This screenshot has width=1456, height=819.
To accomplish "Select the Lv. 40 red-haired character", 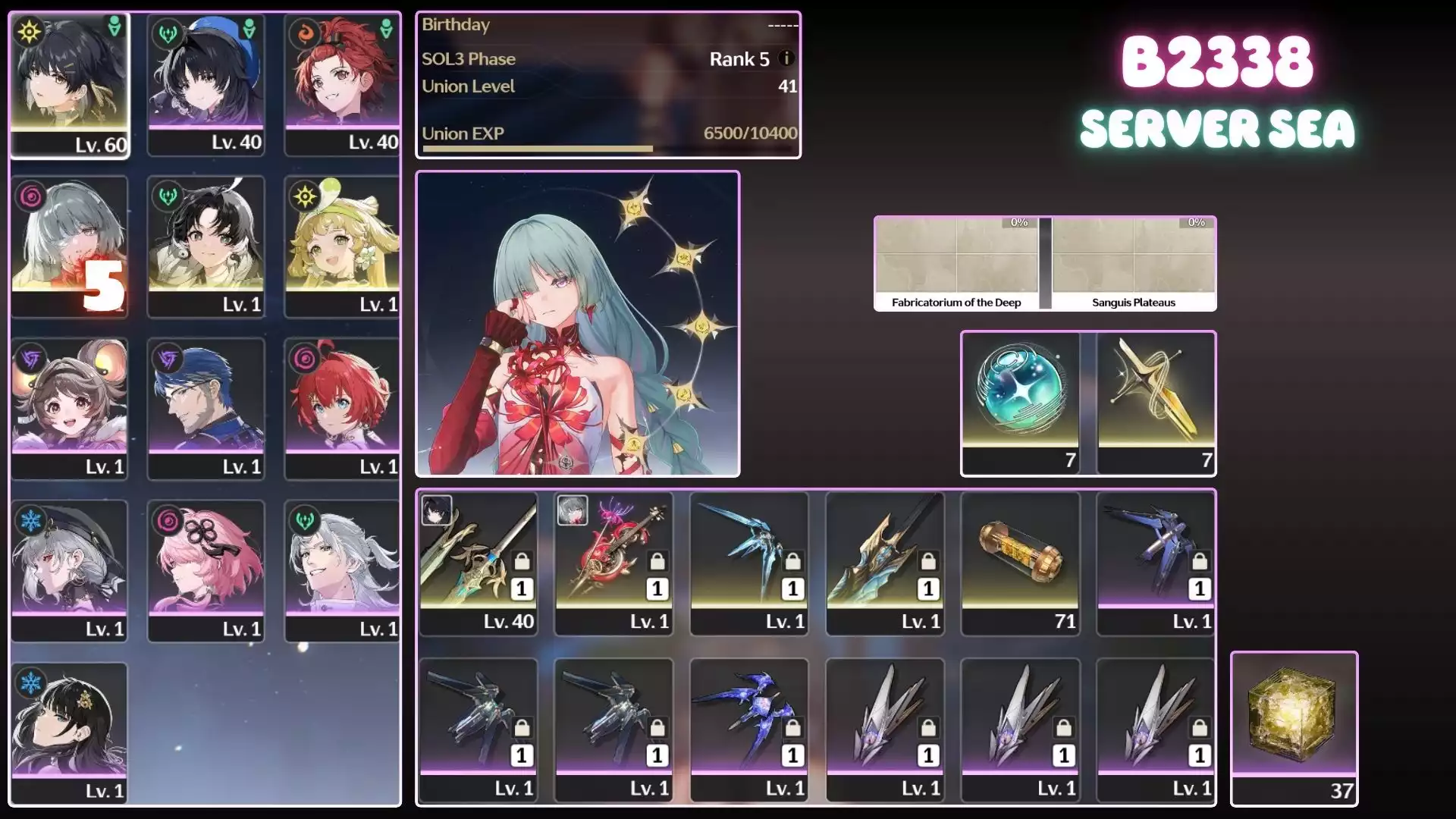I will coord(342,83).
